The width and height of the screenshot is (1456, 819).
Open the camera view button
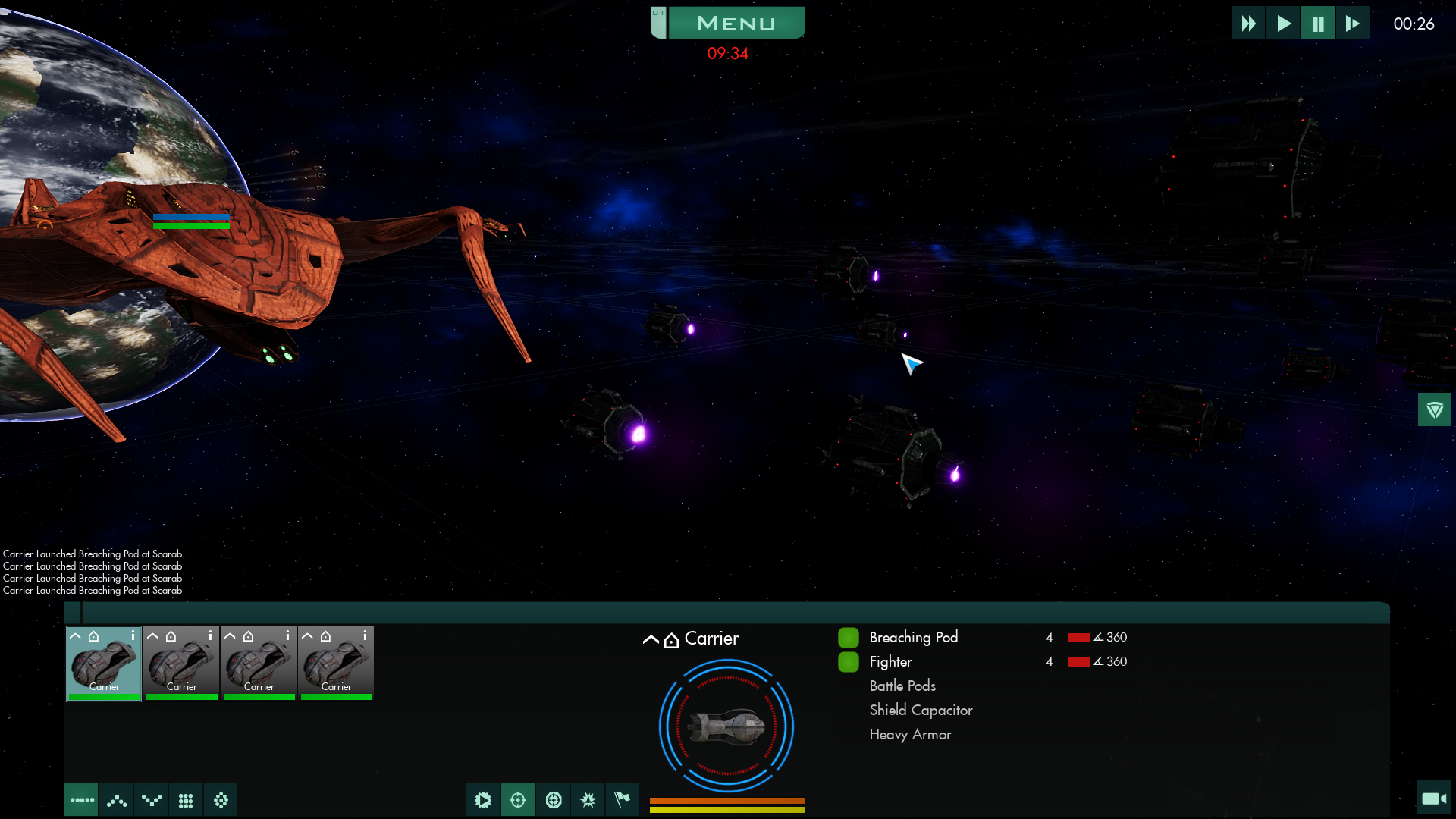pyautogui.click(x=1433, y=798)
